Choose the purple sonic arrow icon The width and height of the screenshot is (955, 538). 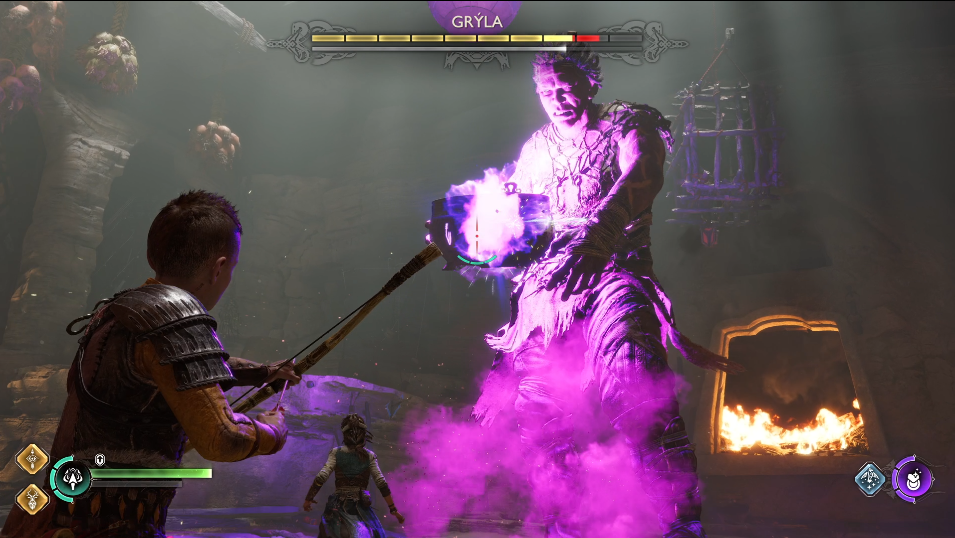[x=912, y=477]
